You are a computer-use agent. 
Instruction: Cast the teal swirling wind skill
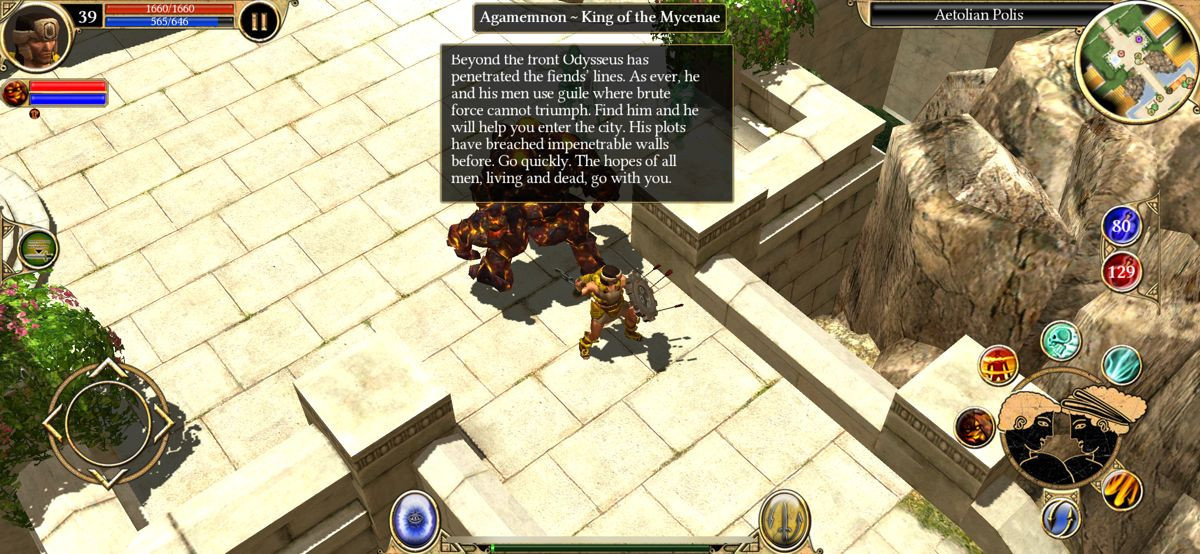click(x=1121, y=365)
